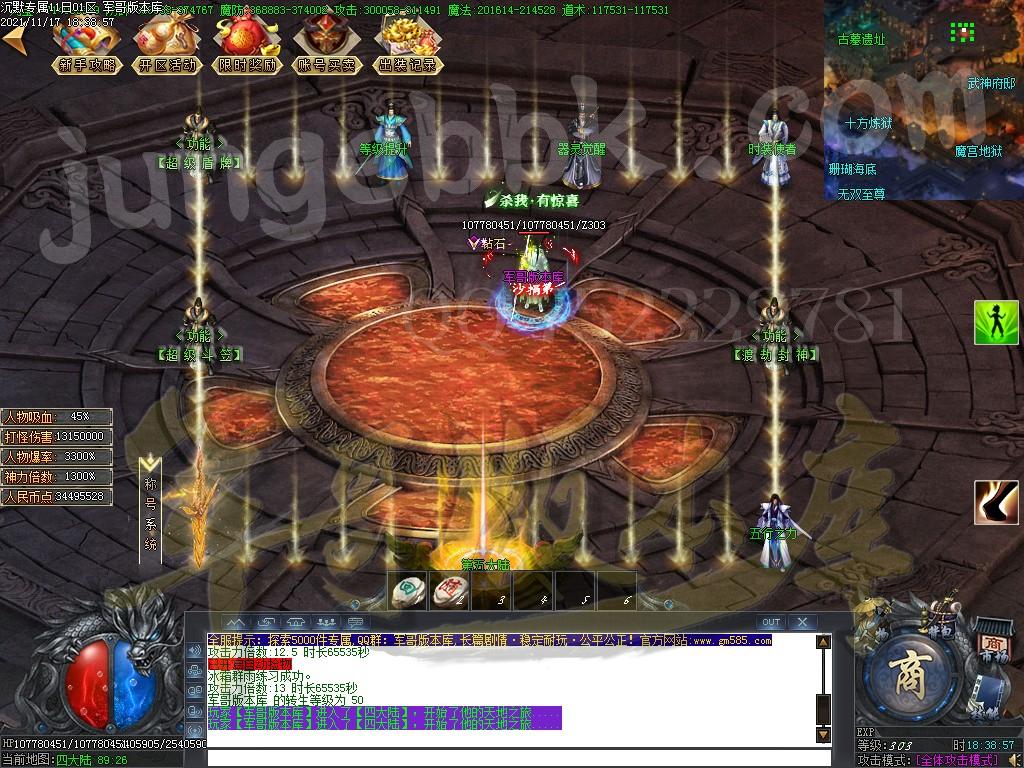Screen dimensions: 1024x768
Task: Open the 称号系统 title system panel
Action: 151,510
